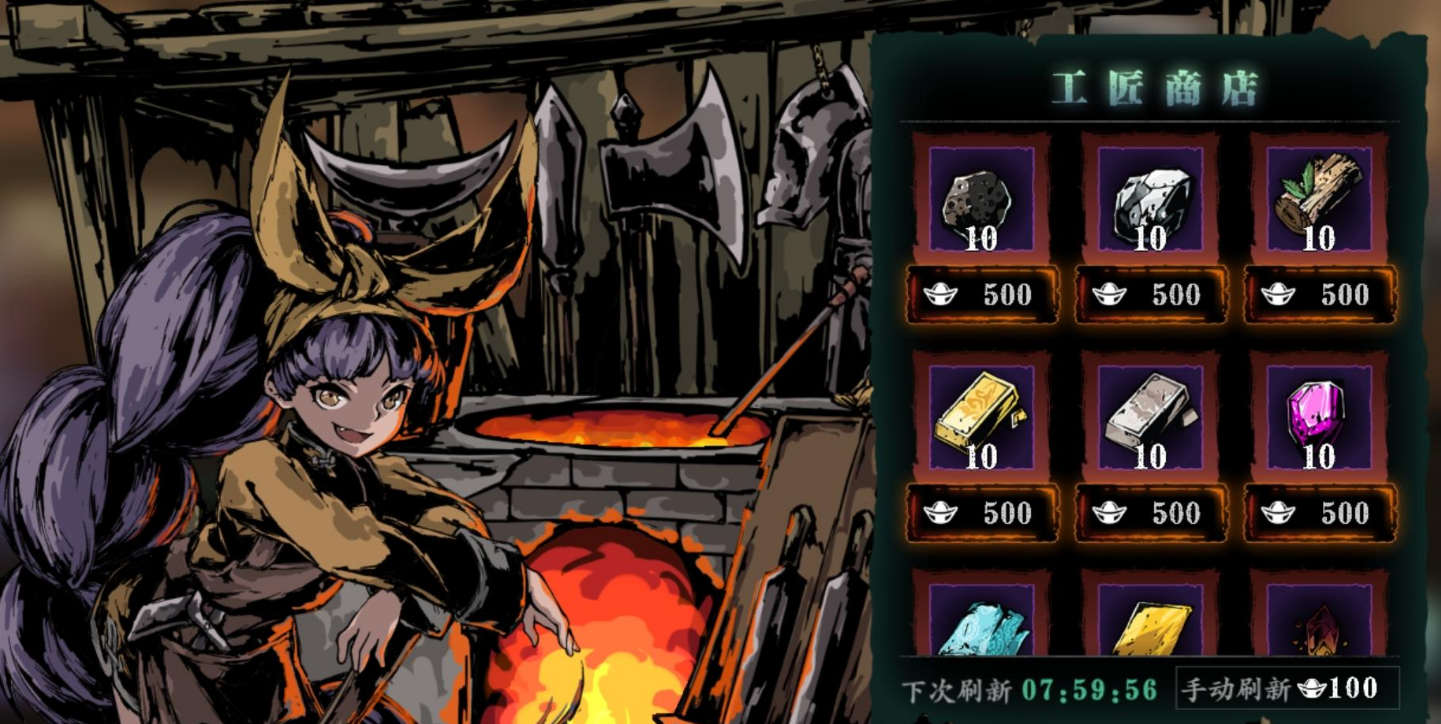The height and width of the screenshot is (724, 1441).
Task: Purchase the silver ingot for 500
Action: tap(1151, 513)
